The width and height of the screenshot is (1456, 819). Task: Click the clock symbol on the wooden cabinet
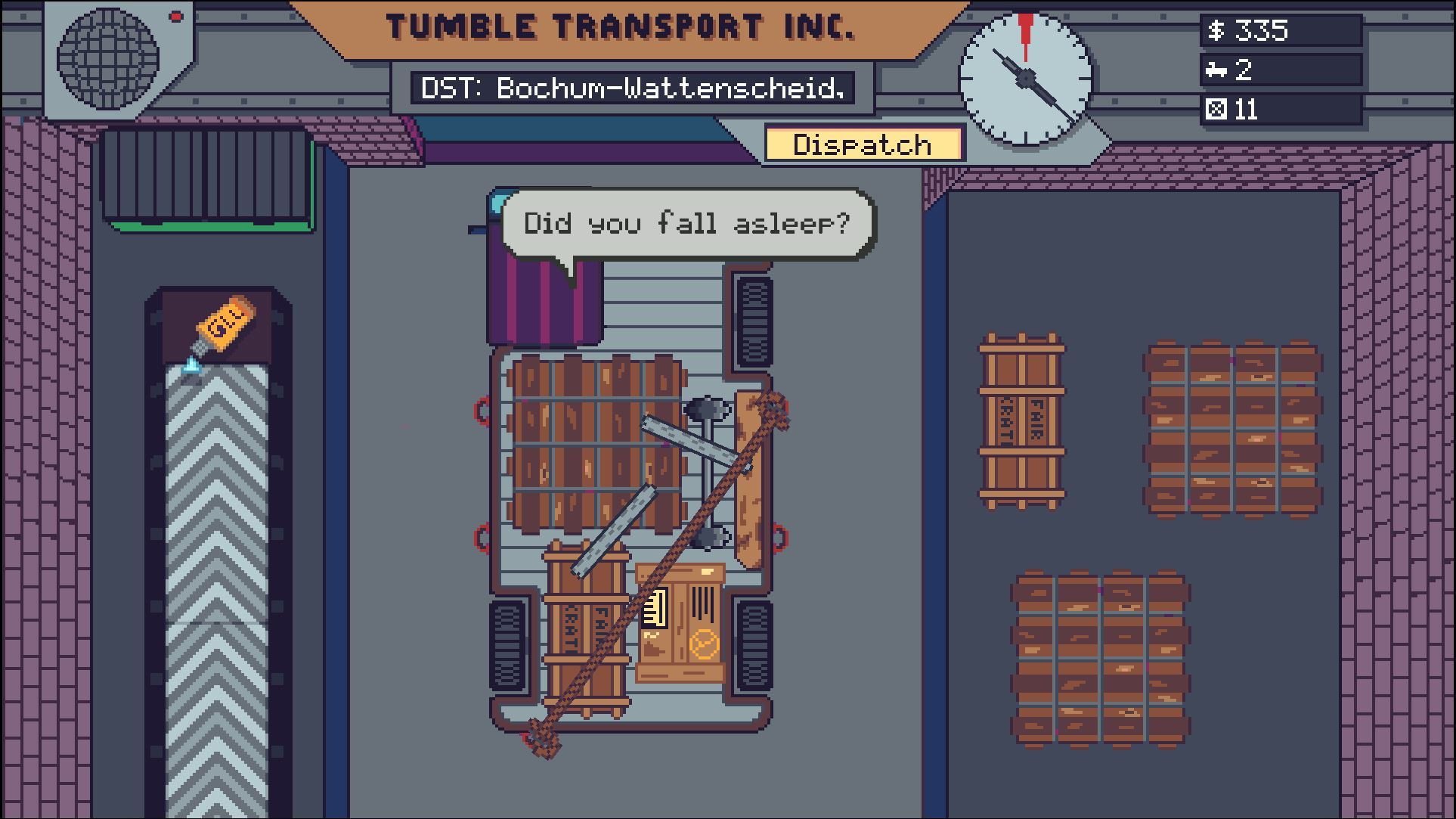point(704,644)
